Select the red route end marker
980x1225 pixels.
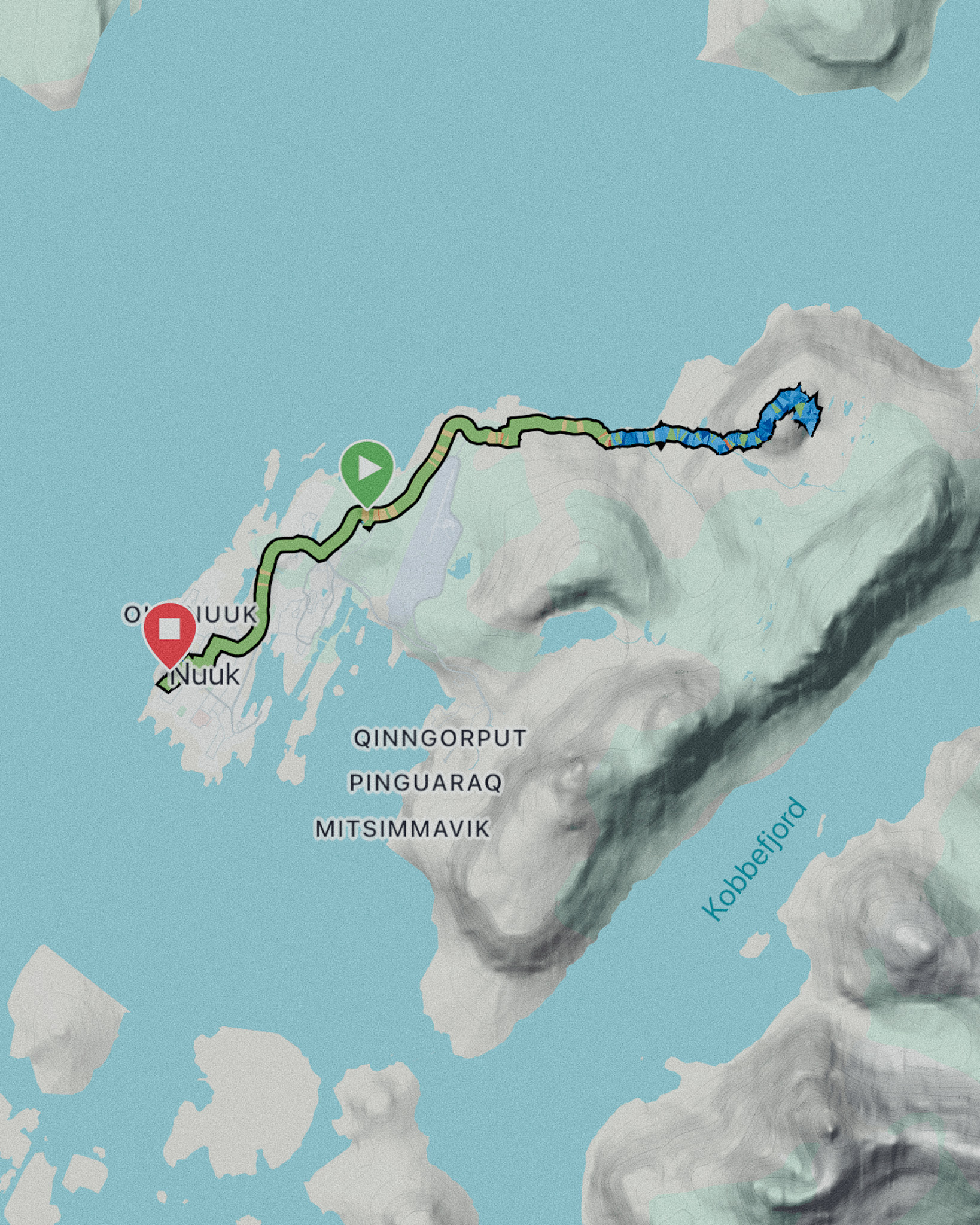click(x=170, y=631)
